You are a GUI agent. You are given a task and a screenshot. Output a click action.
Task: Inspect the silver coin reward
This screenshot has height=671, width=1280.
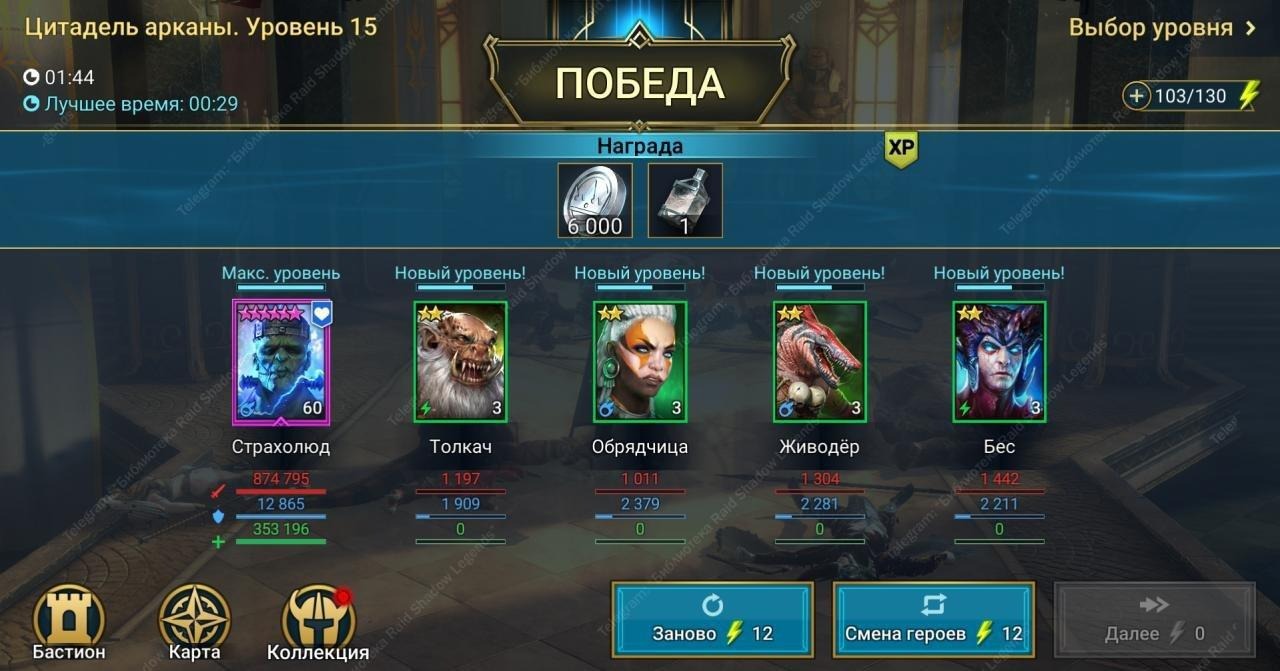pos(595,201)
